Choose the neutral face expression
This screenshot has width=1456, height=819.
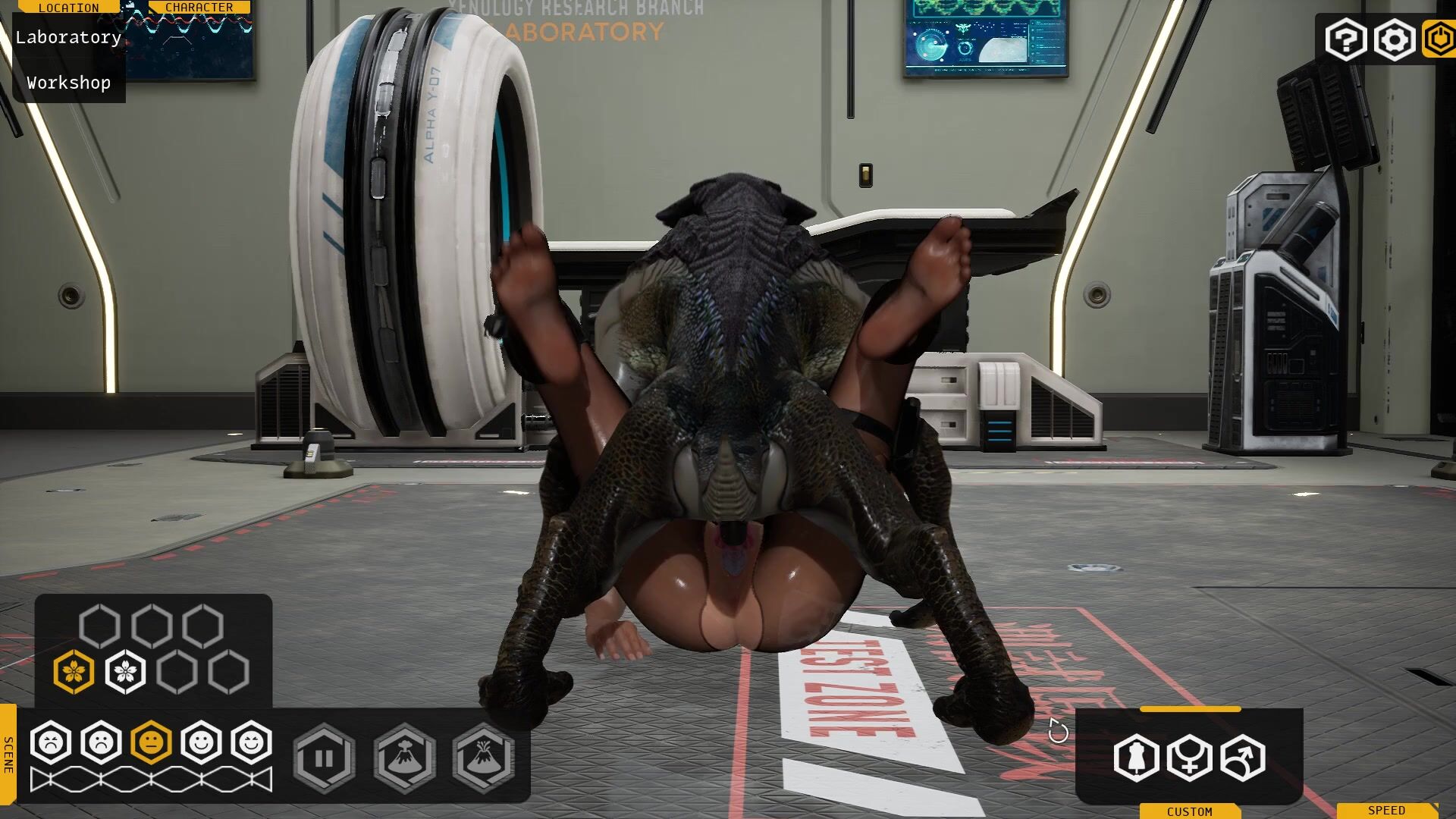(151, 742)
